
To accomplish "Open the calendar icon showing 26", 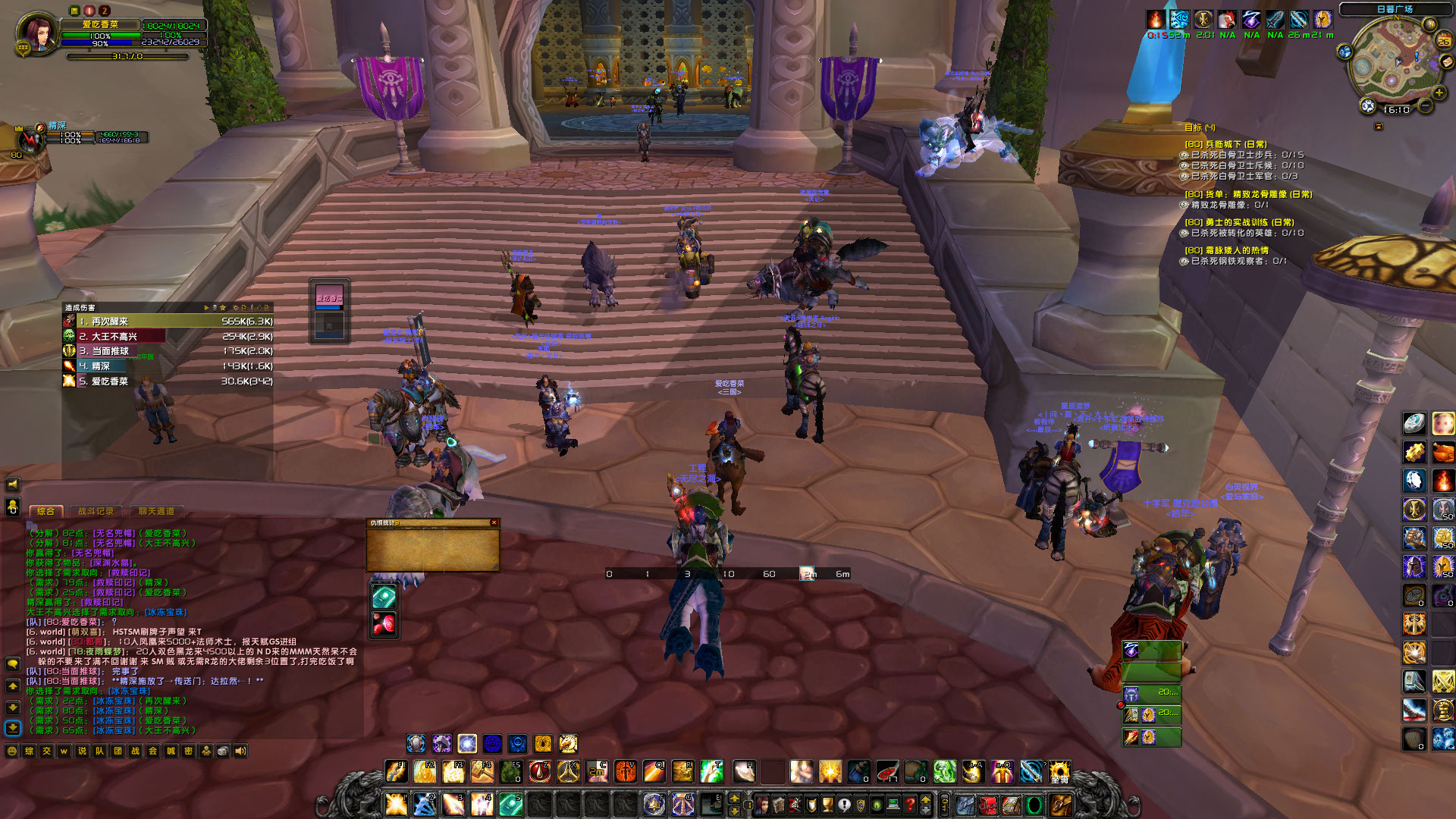I will [x=1444, y=41].
